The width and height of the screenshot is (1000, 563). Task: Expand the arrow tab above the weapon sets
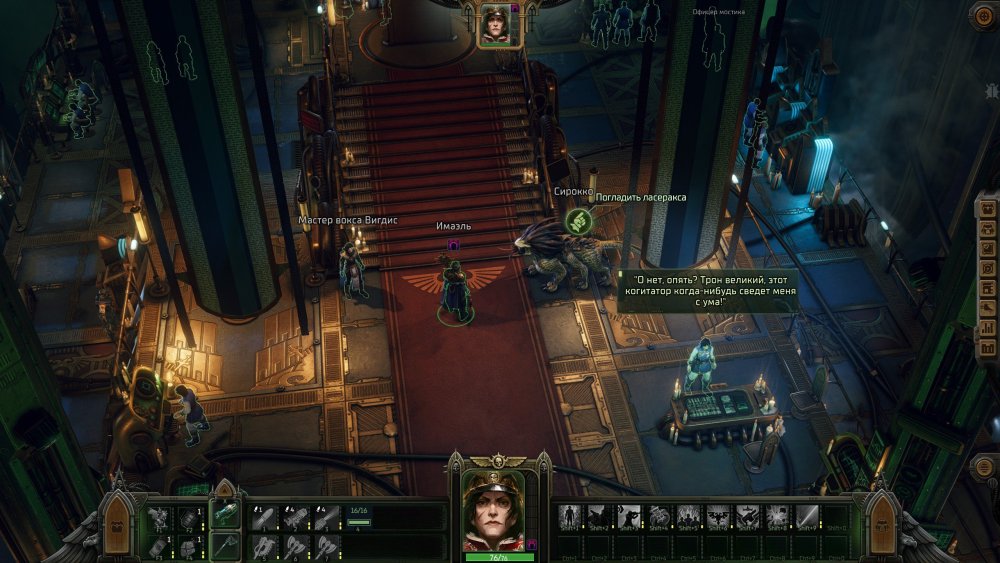click(x=226, y=489)
